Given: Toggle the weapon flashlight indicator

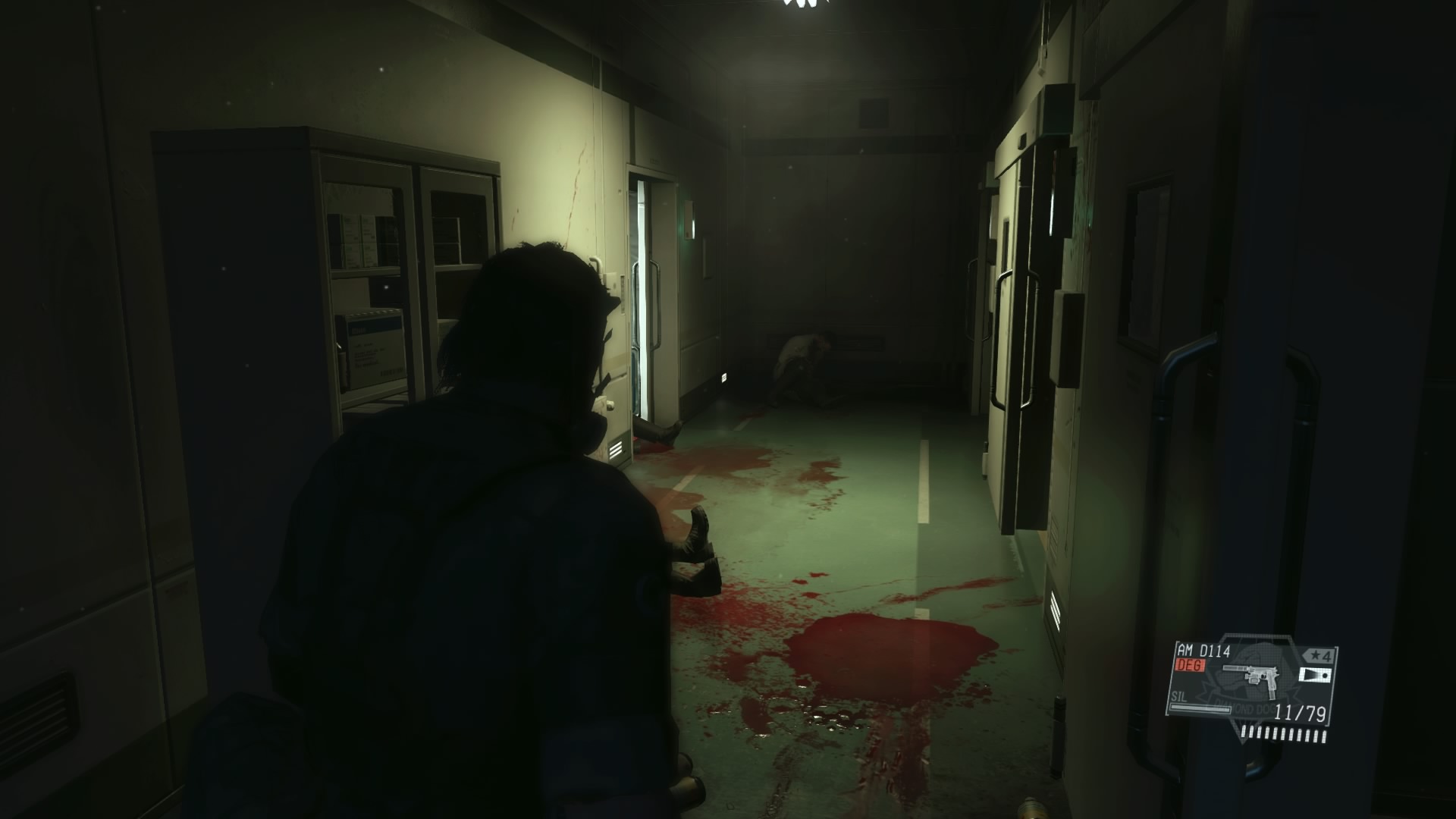Looking at the screenshot, I should [1314, 675].
